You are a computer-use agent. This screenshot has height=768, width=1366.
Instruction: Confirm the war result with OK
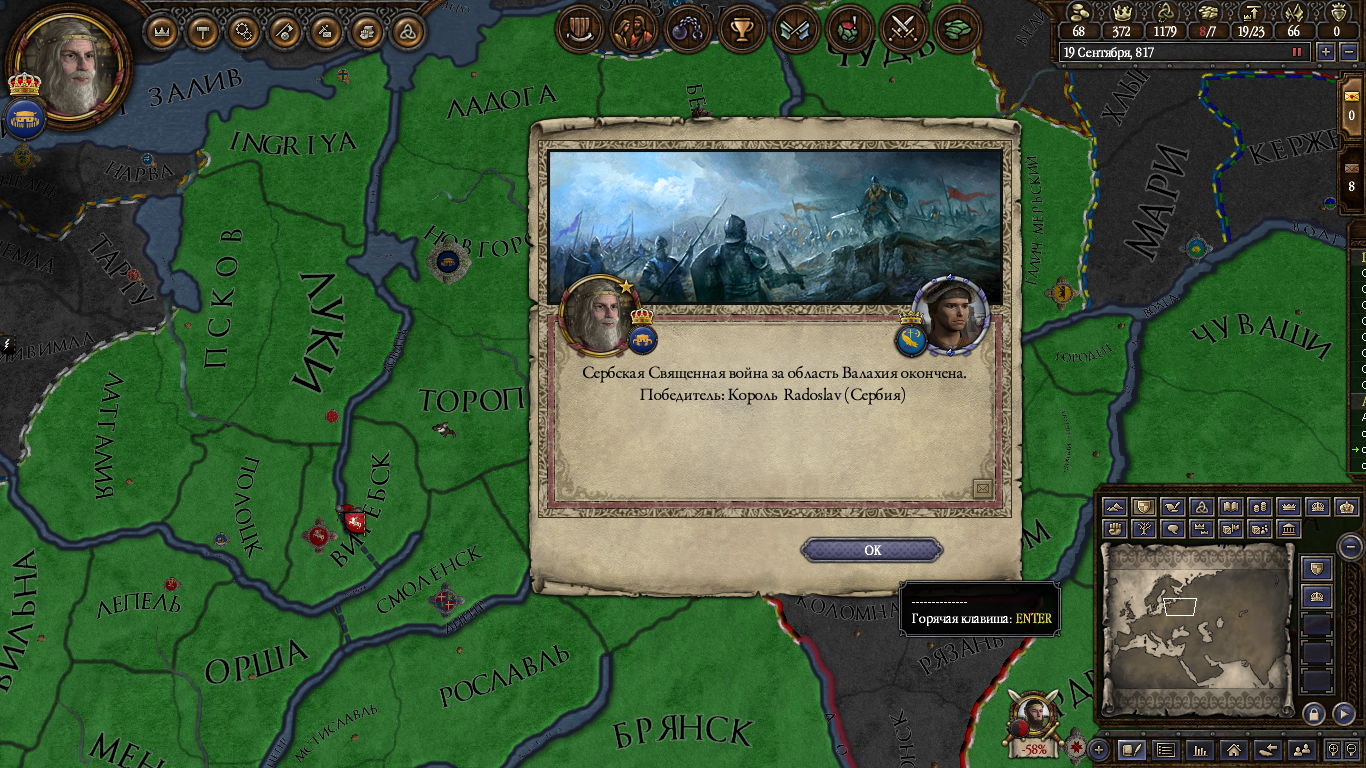872,550
